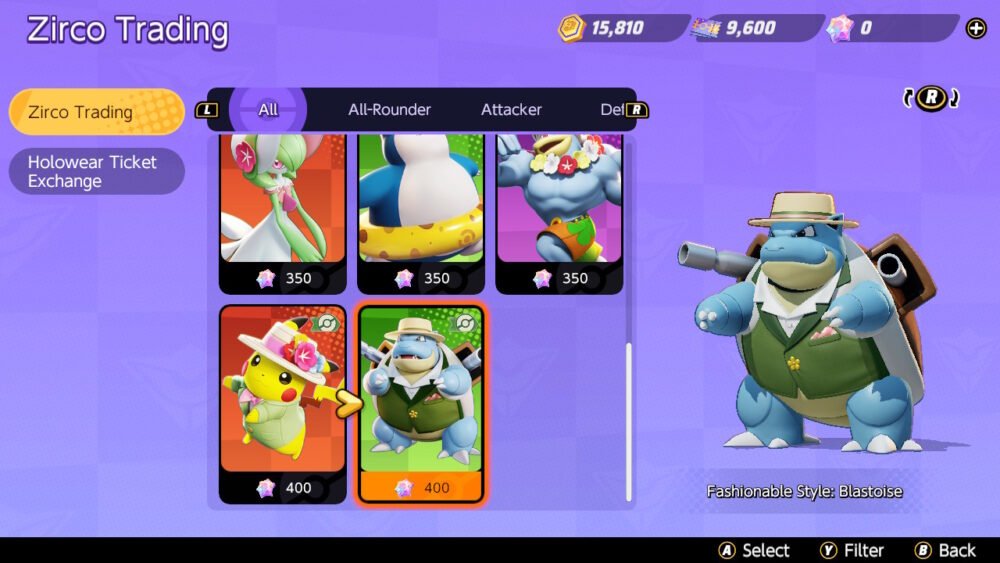Switch to the All filter tab

(x=268, y=110)
